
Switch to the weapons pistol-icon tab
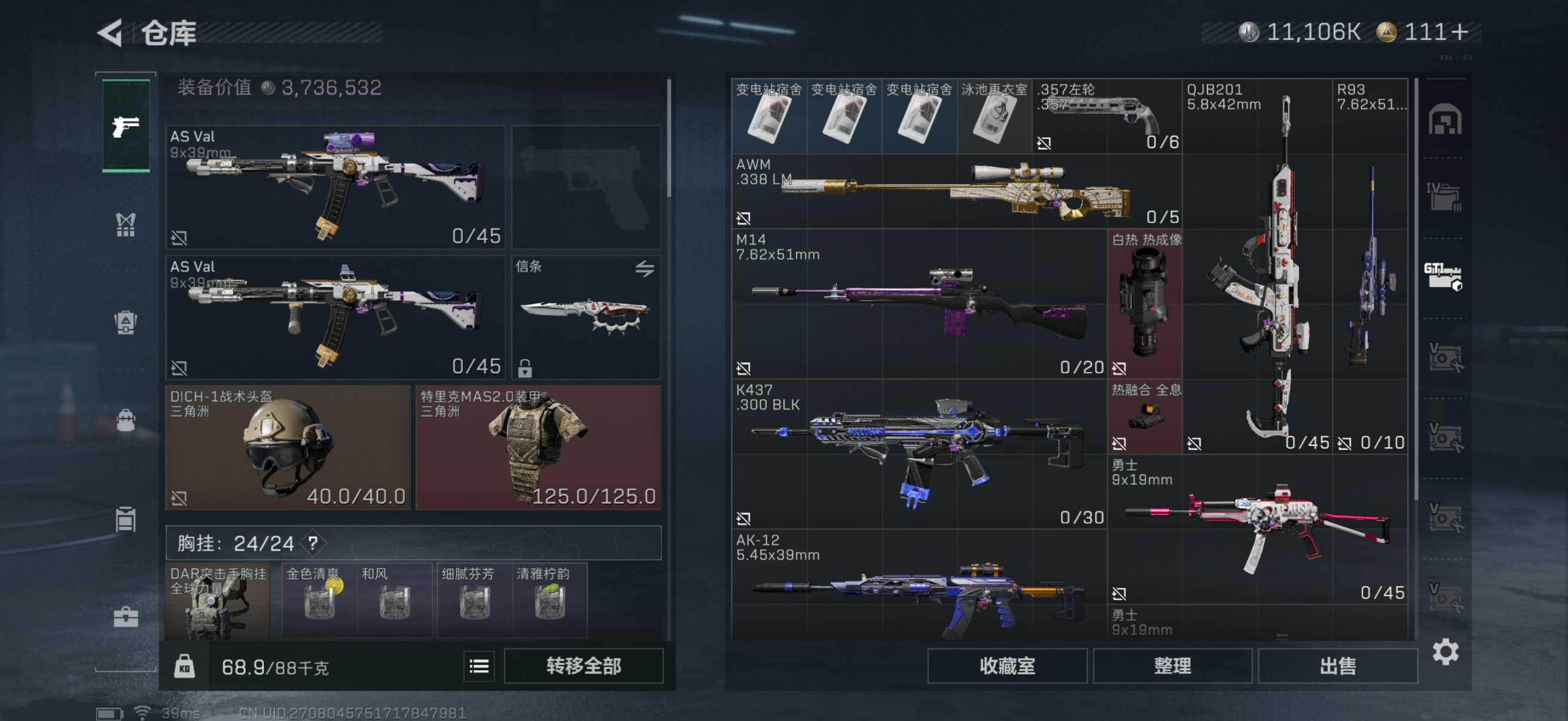point(126,126)
